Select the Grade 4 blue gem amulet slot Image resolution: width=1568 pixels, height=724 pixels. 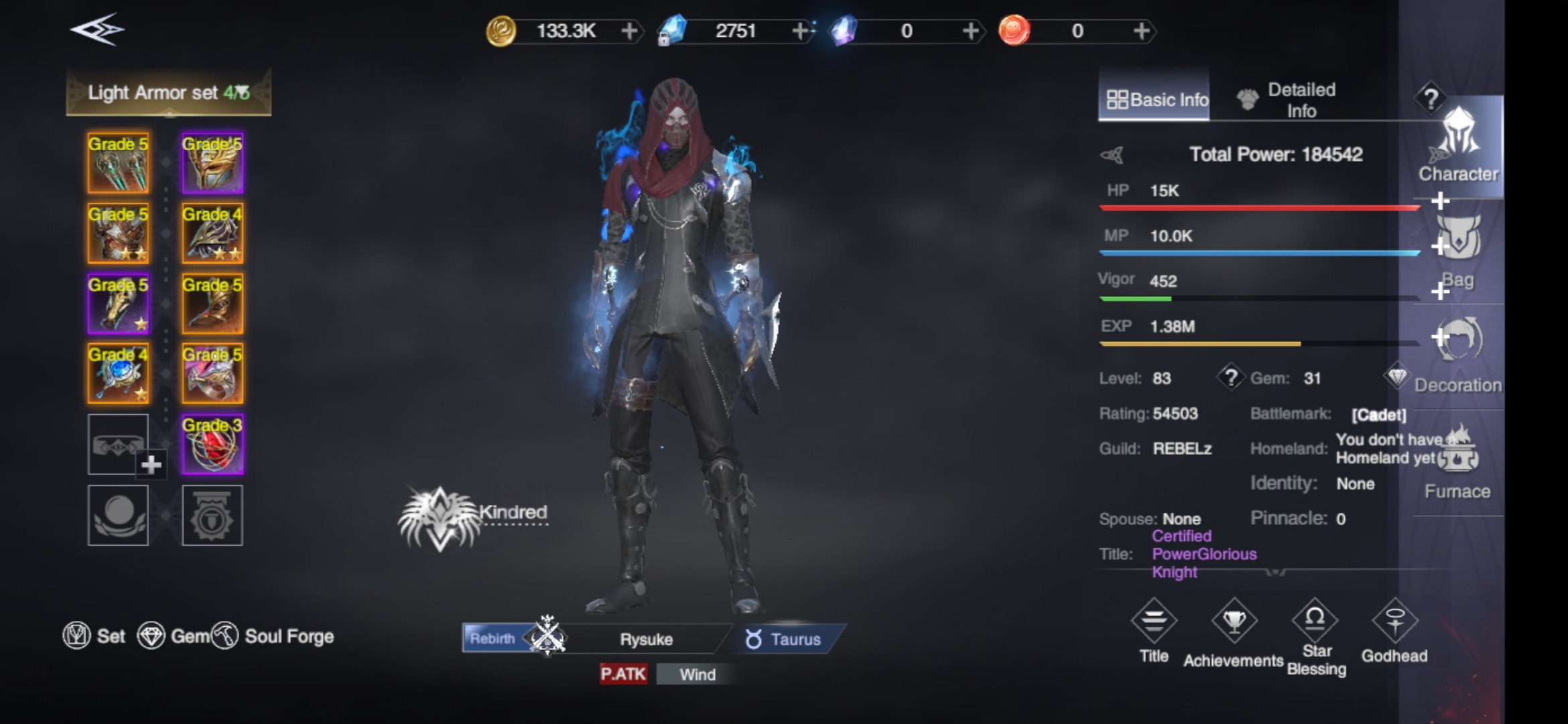pyautogui.click(x=118, y=374)
